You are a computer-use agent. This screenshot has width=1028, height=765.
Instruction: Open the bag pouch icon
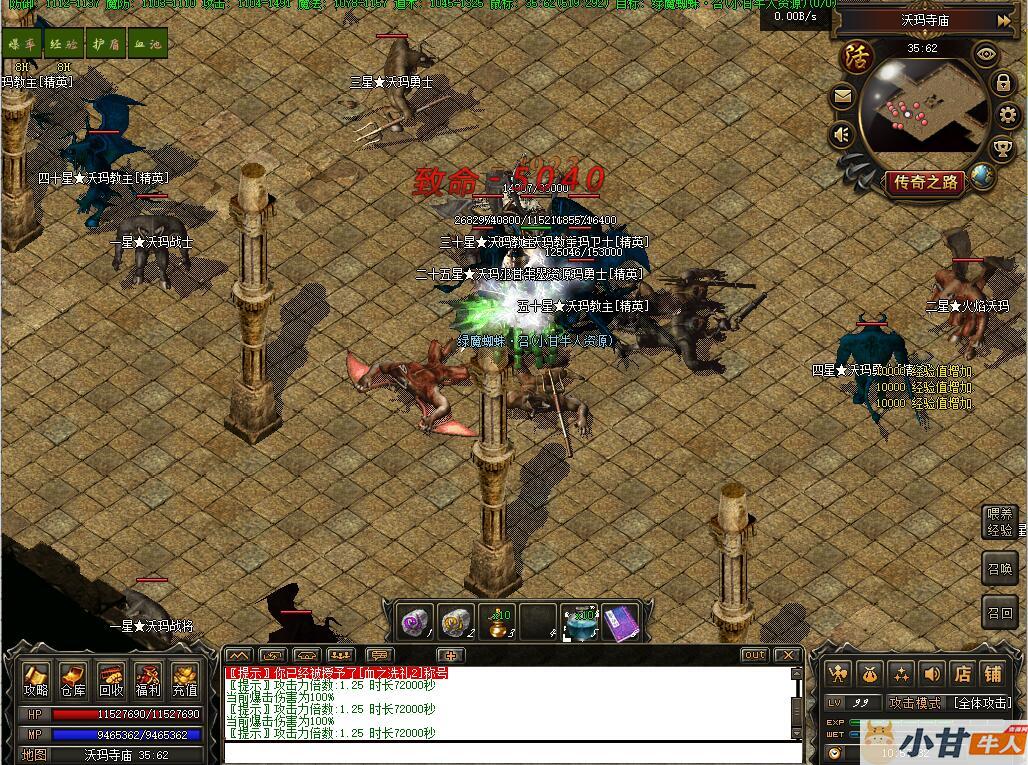coord(869,674)
